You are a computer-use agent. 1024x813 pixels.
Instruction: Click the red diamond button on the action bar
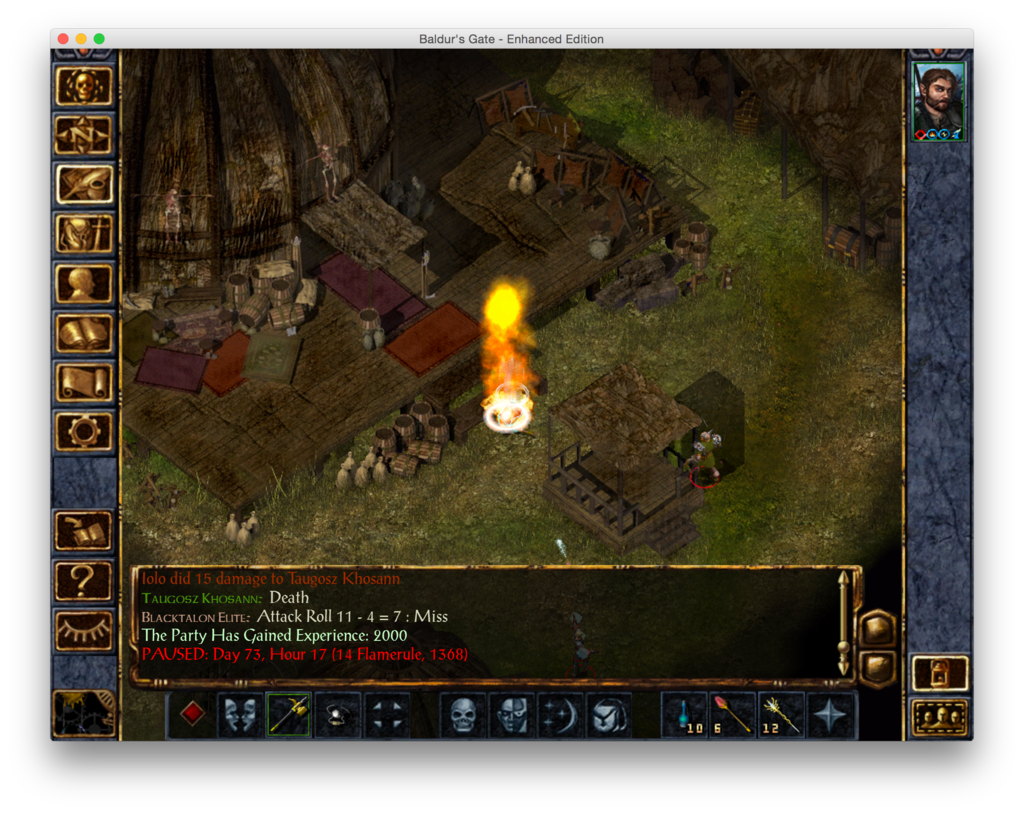pyautogui.click(x=193, y=714)
